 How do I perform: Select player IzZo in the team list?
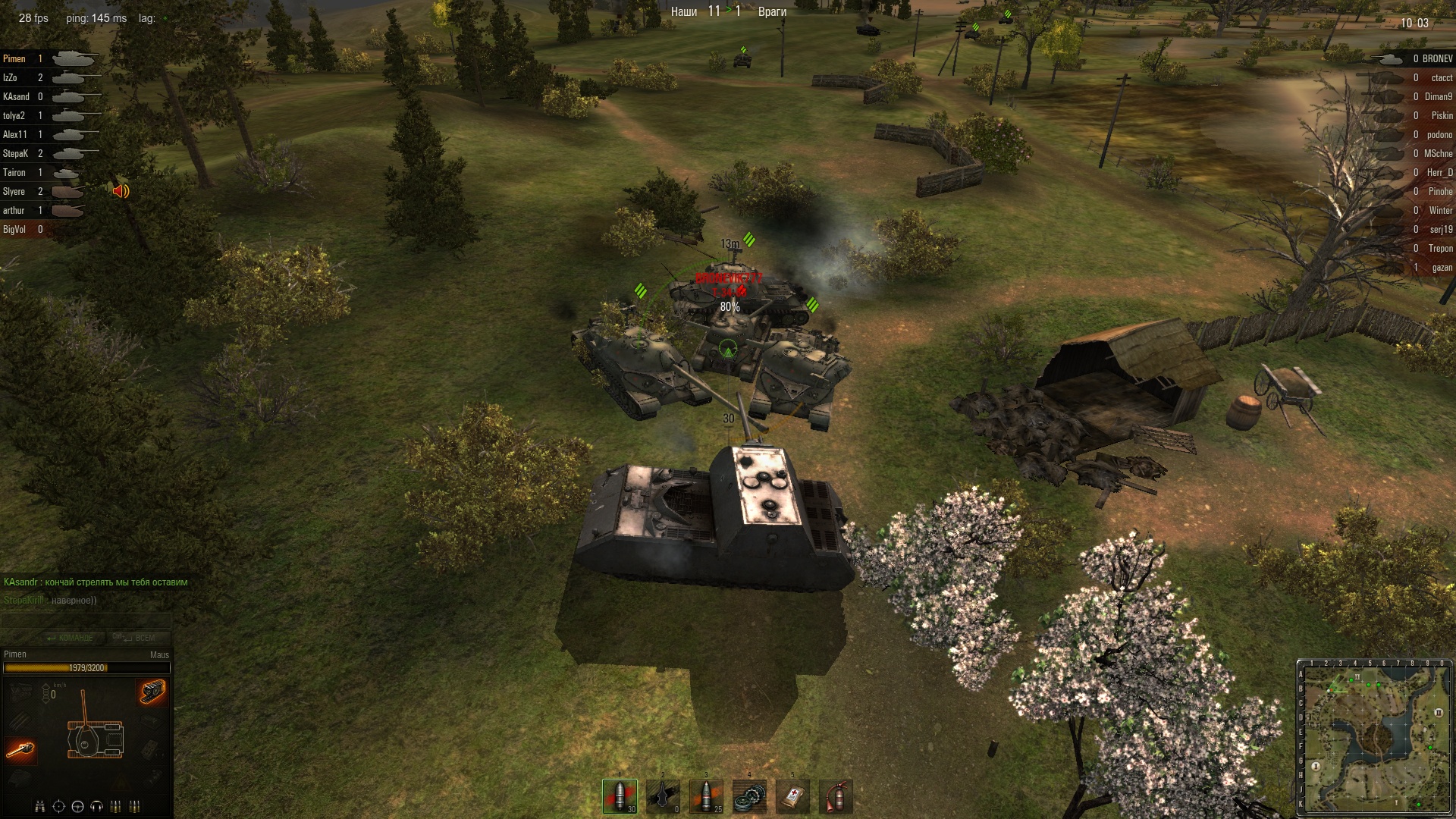[11, 78]
